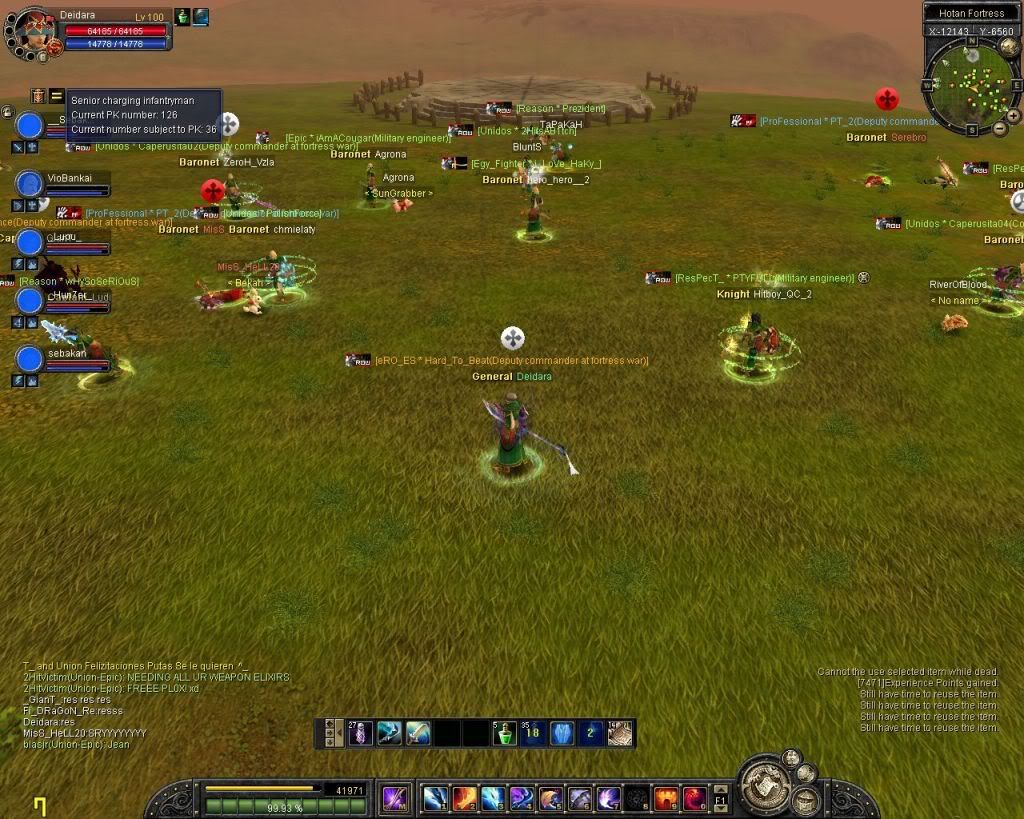The image size is (1024, 819).
Task: Click the purple spear attack icon
Action: click(x=395, y=798)
